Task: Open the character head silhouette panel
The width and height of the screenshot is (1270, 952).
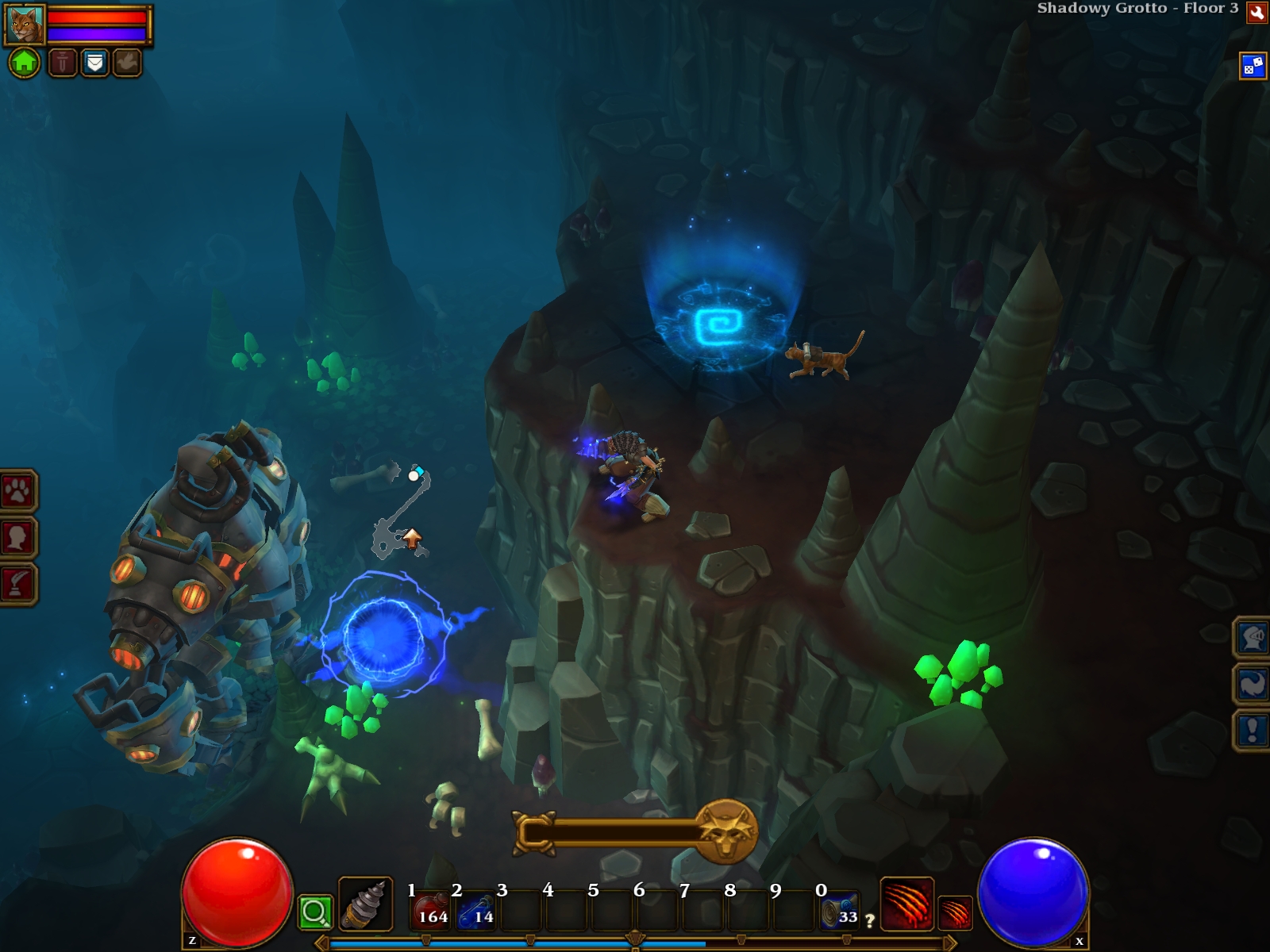Action: click(17, 538)
